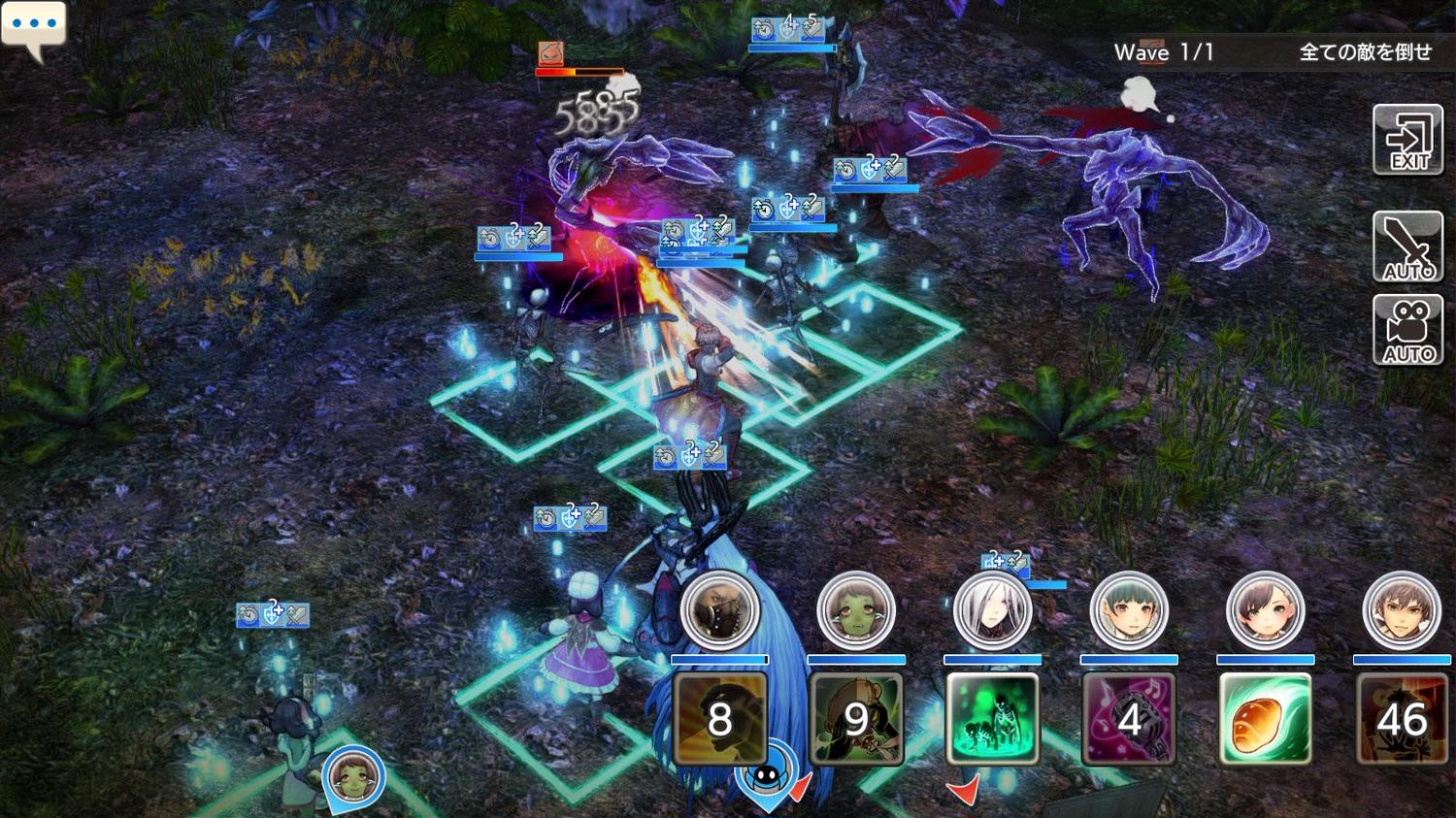Select the teal-haired character portrait
This screenshot has height=818, width=1456.
1129,611
